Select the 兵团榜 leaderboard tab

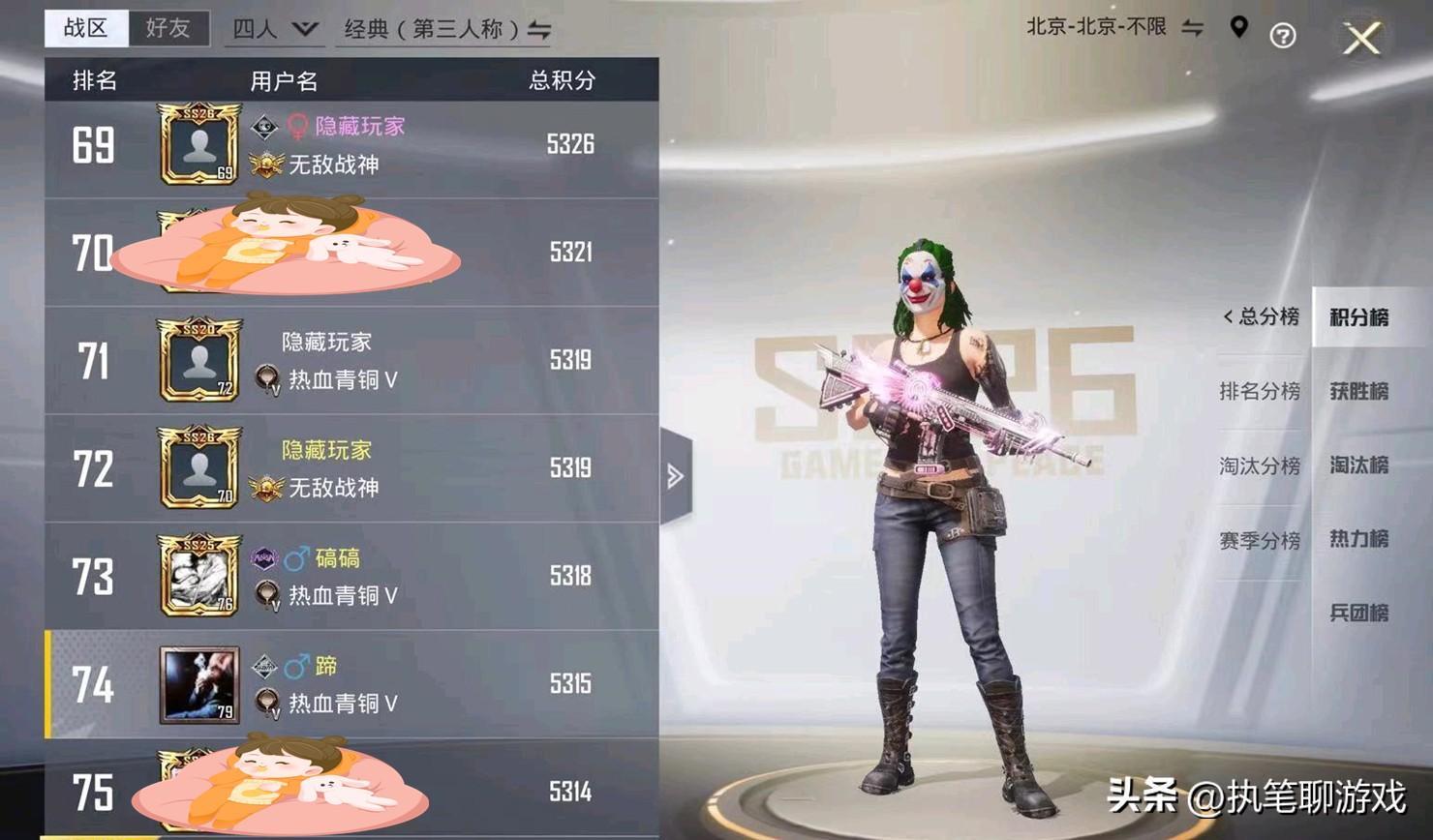1358,613
